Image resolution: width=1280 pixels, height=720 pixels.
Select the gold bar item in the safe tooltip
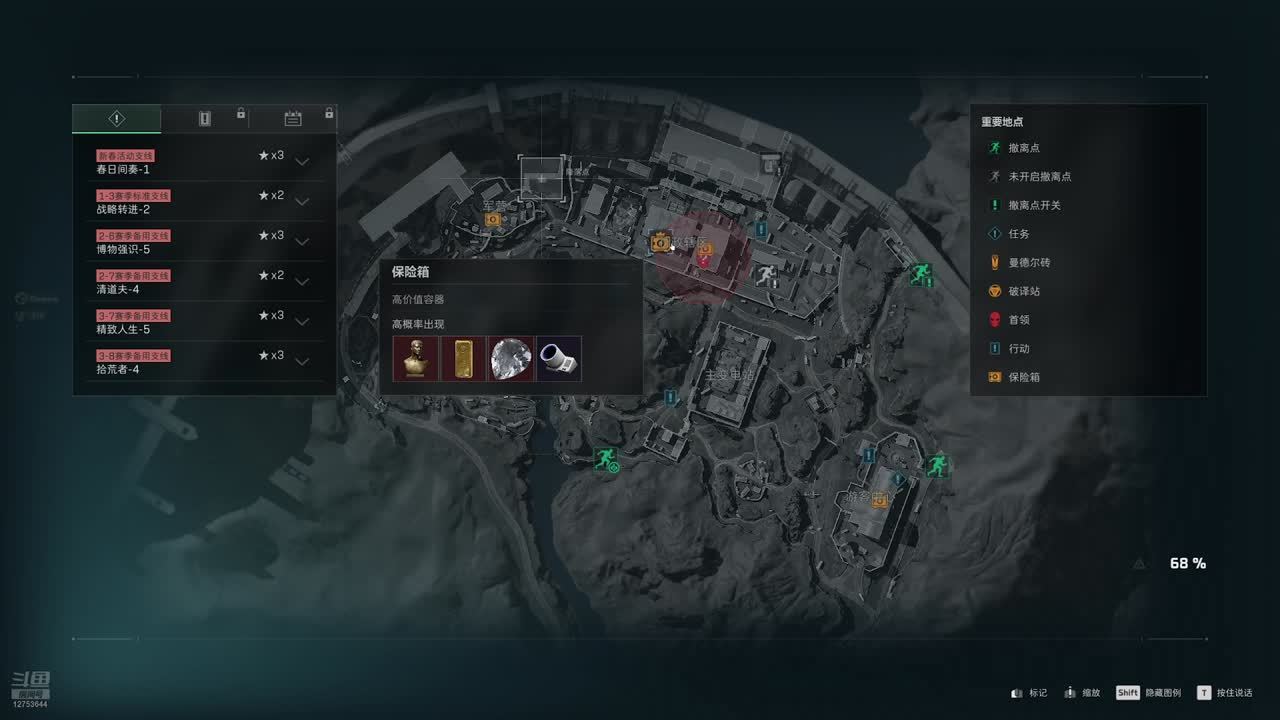click(x=463, y=358)
